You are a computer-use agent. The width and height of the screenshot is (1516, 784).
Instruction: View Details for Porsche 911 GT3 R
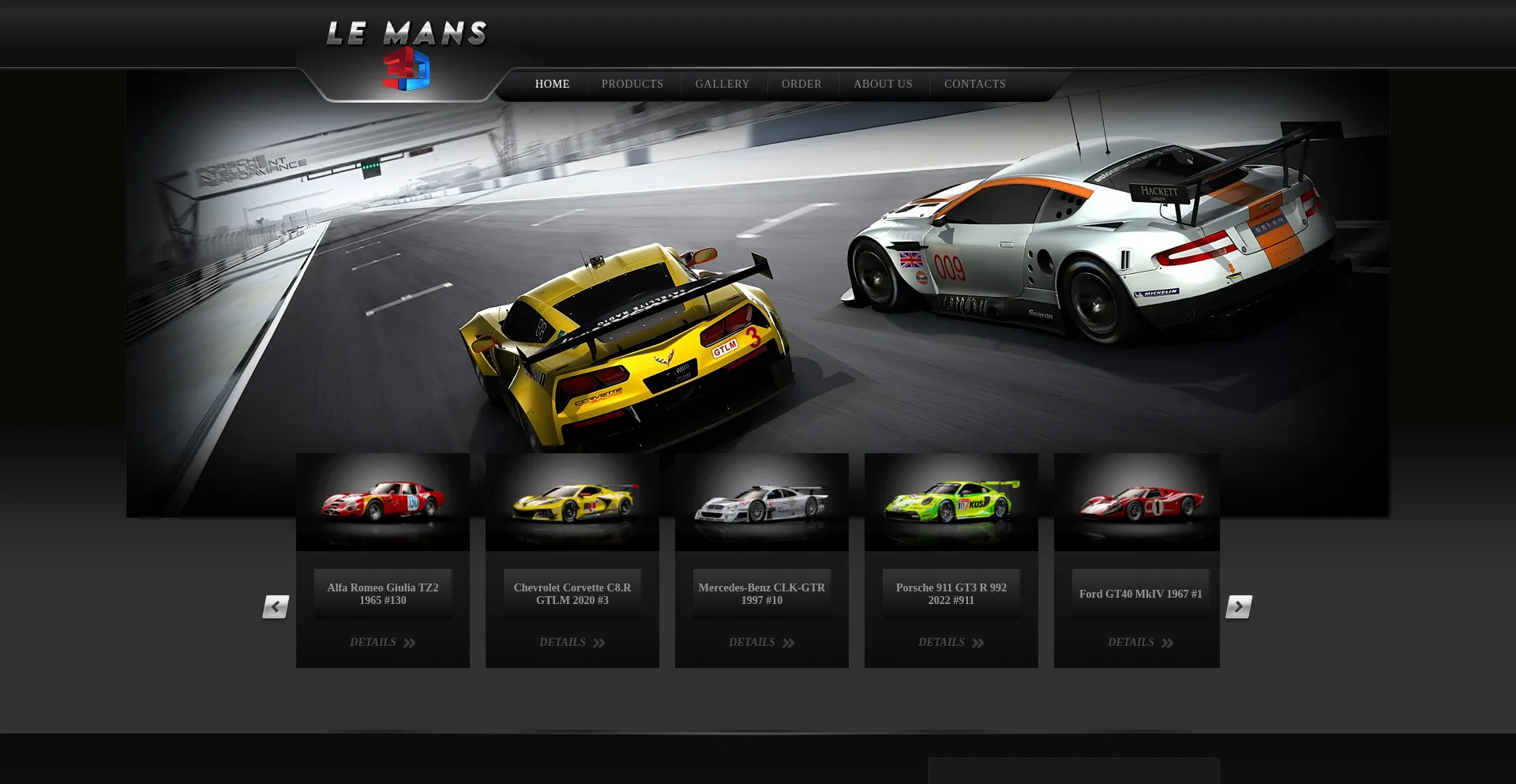[x=951, y=643]
